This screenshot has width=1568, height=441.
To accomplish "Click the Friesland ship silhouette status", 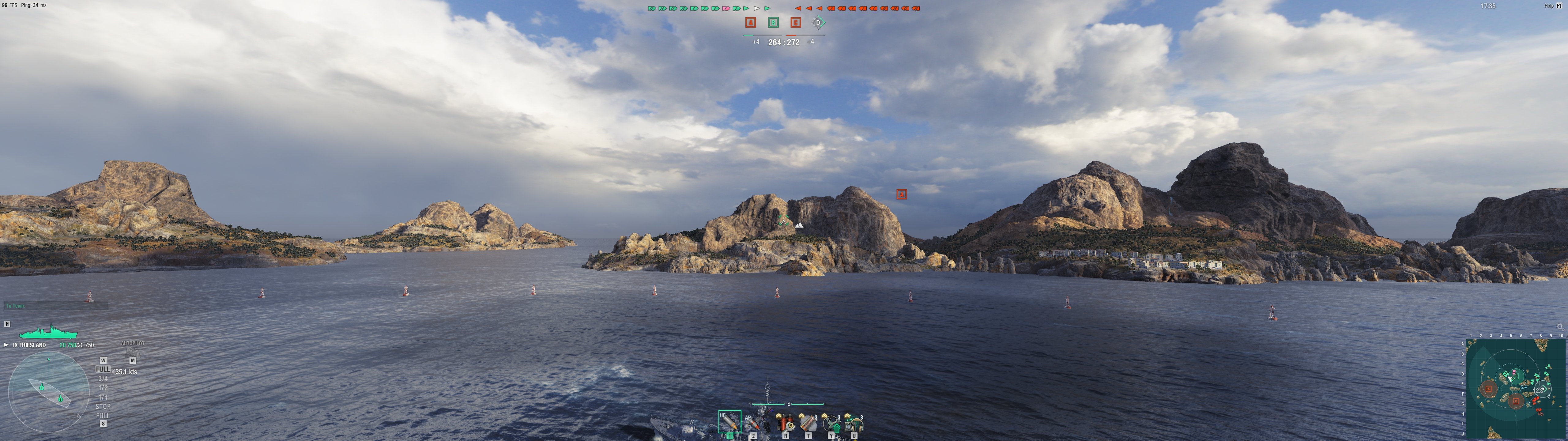I will tap(48, 333).
